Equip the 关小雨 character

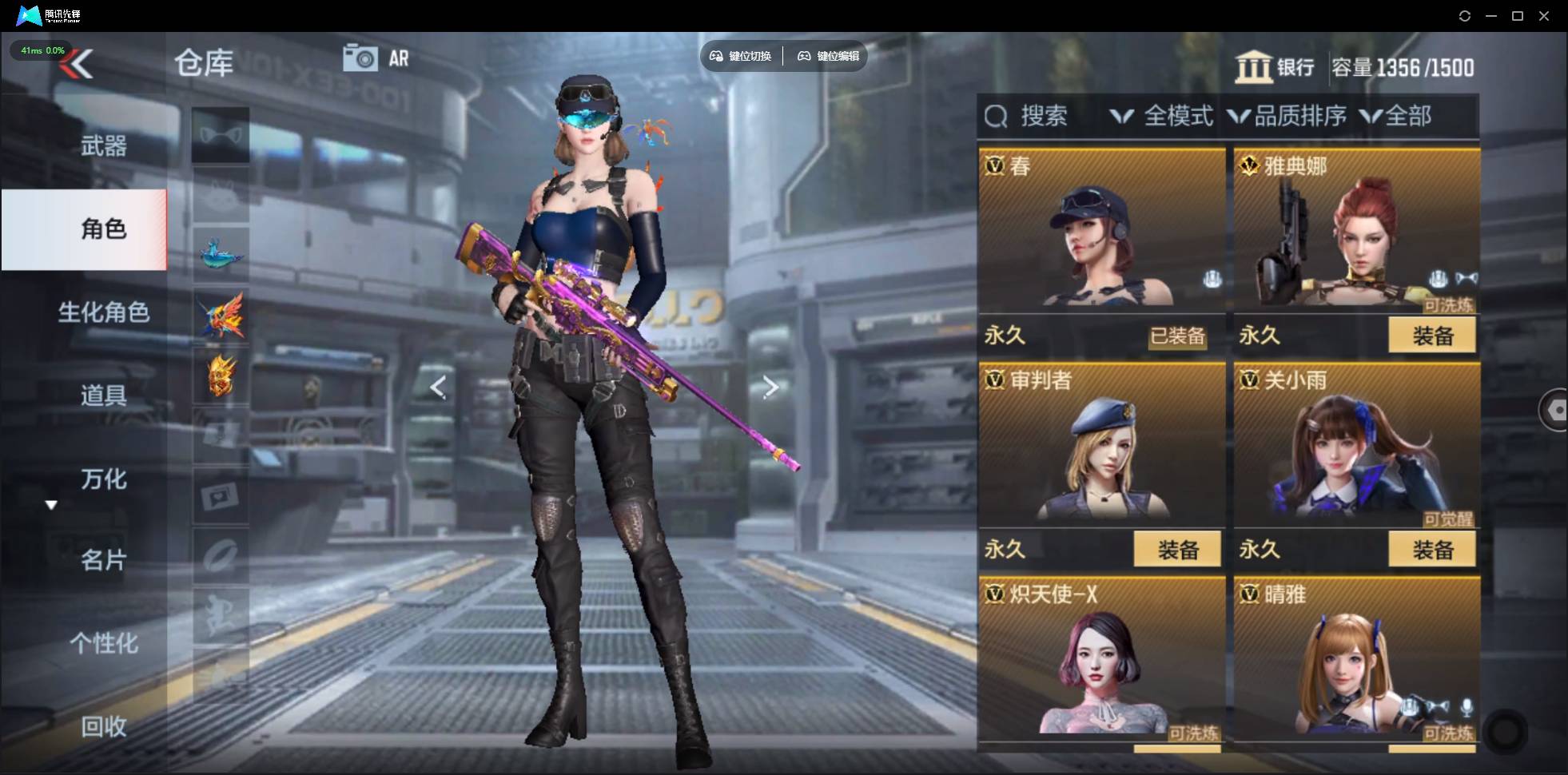tap(1431, 550)
